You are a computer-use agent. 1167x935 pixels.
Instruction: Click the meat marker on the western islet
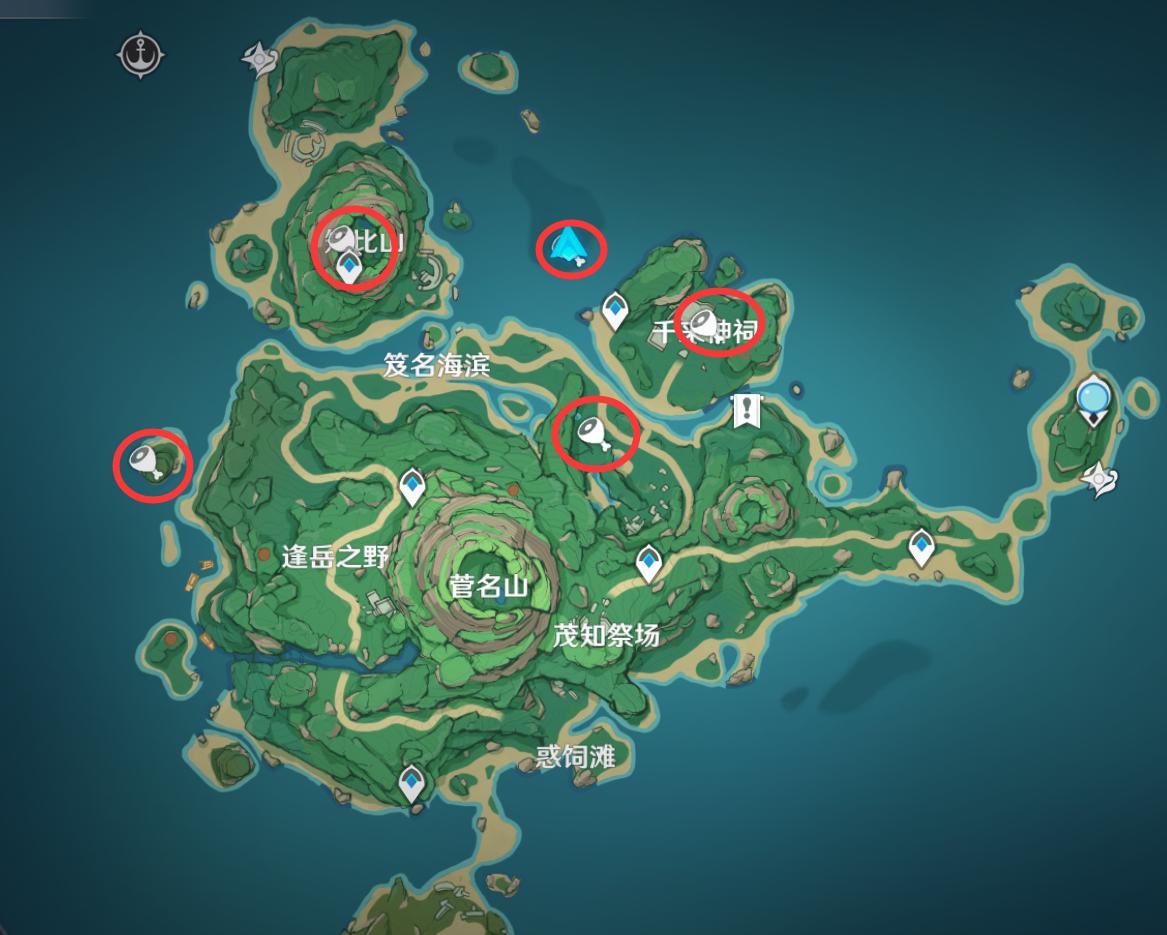tap(147, 461)
